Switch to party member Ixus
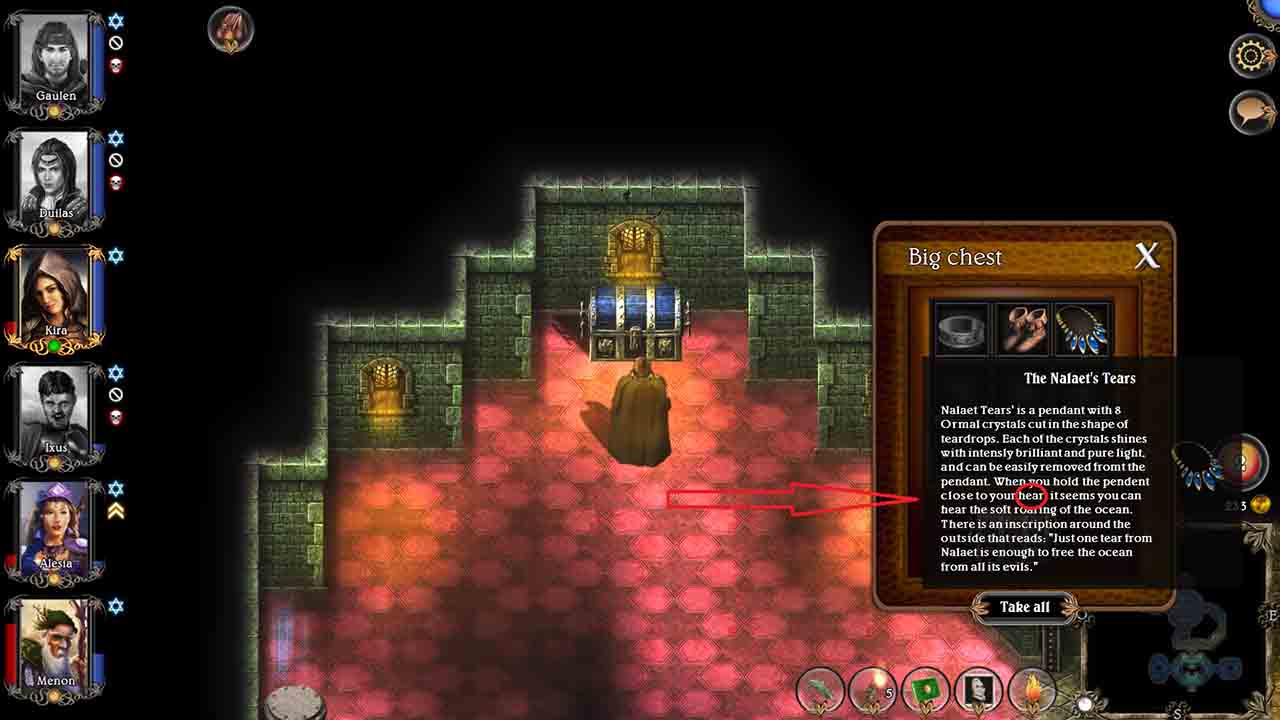 coord(56,410)
